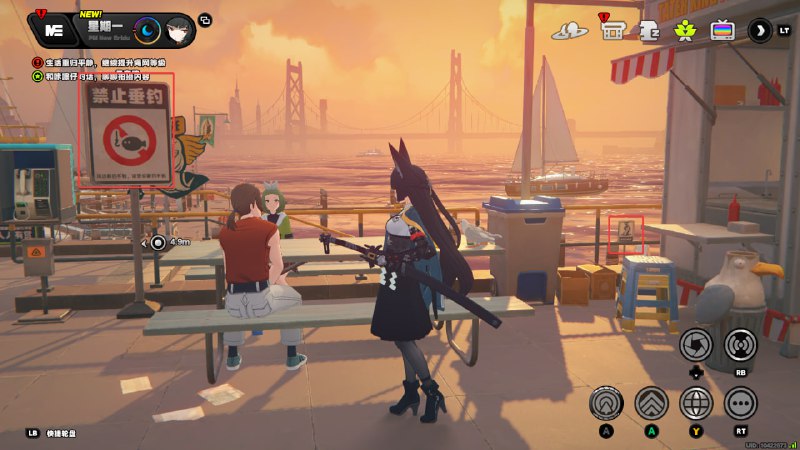Image resolution: width=800 pixels, height=450 pixels.
Task: Open the three-dots more options button
Action: click(741, 403)
